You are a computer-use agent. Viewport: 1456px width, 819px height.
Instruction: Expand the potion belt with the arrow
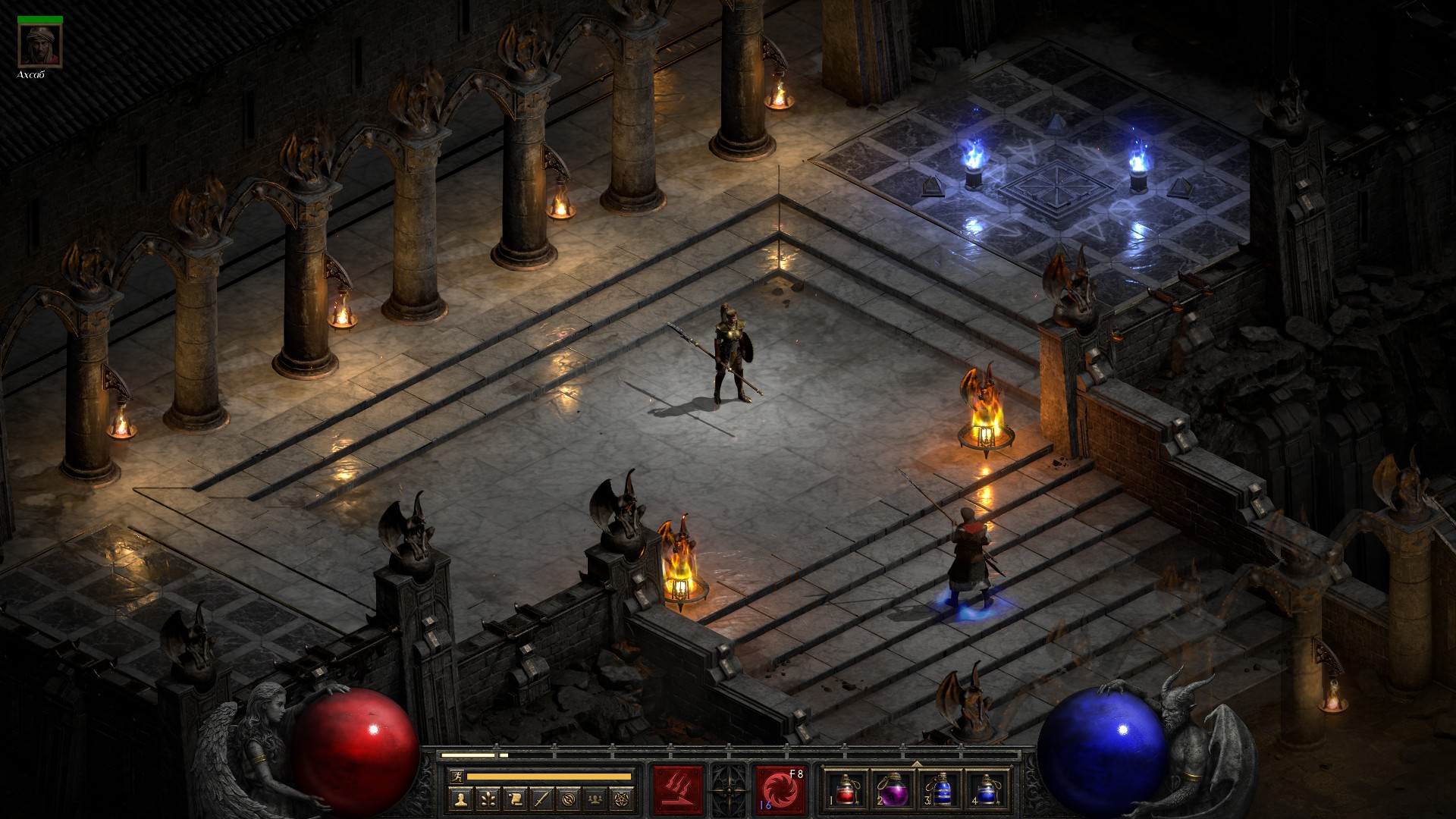[x=917, y=764]
